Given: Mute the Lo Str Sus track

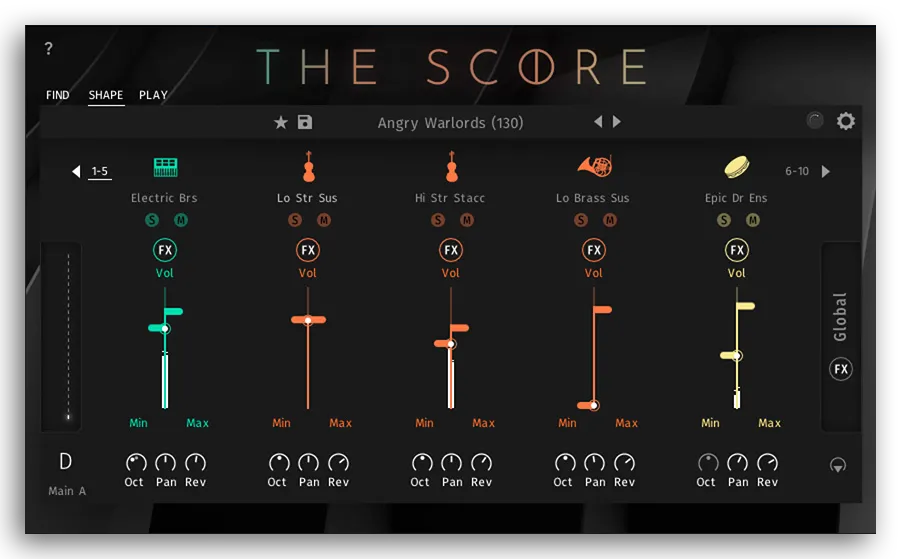Looking at the screenshot, I should click(324, 220).
